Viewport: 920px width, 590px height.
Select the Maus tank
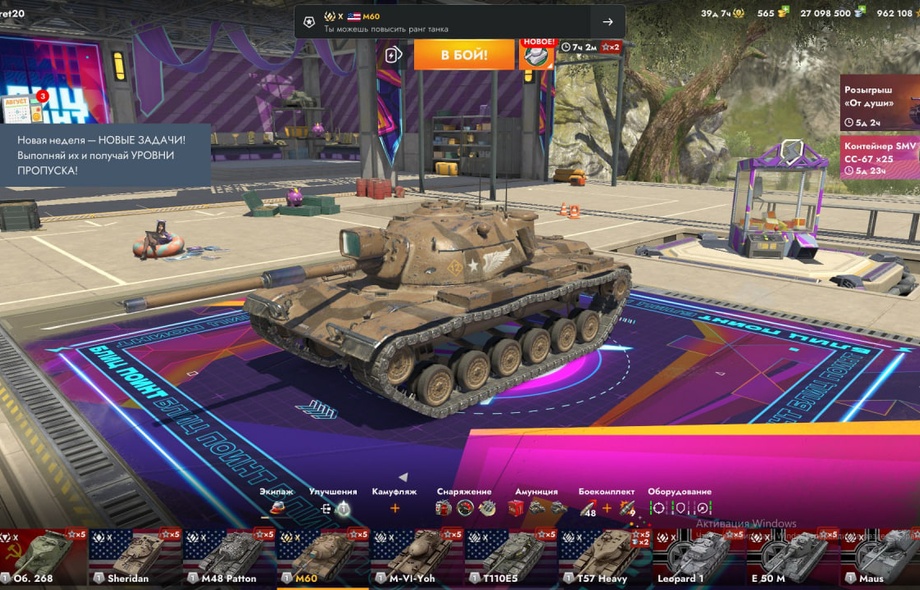(880, 557)
